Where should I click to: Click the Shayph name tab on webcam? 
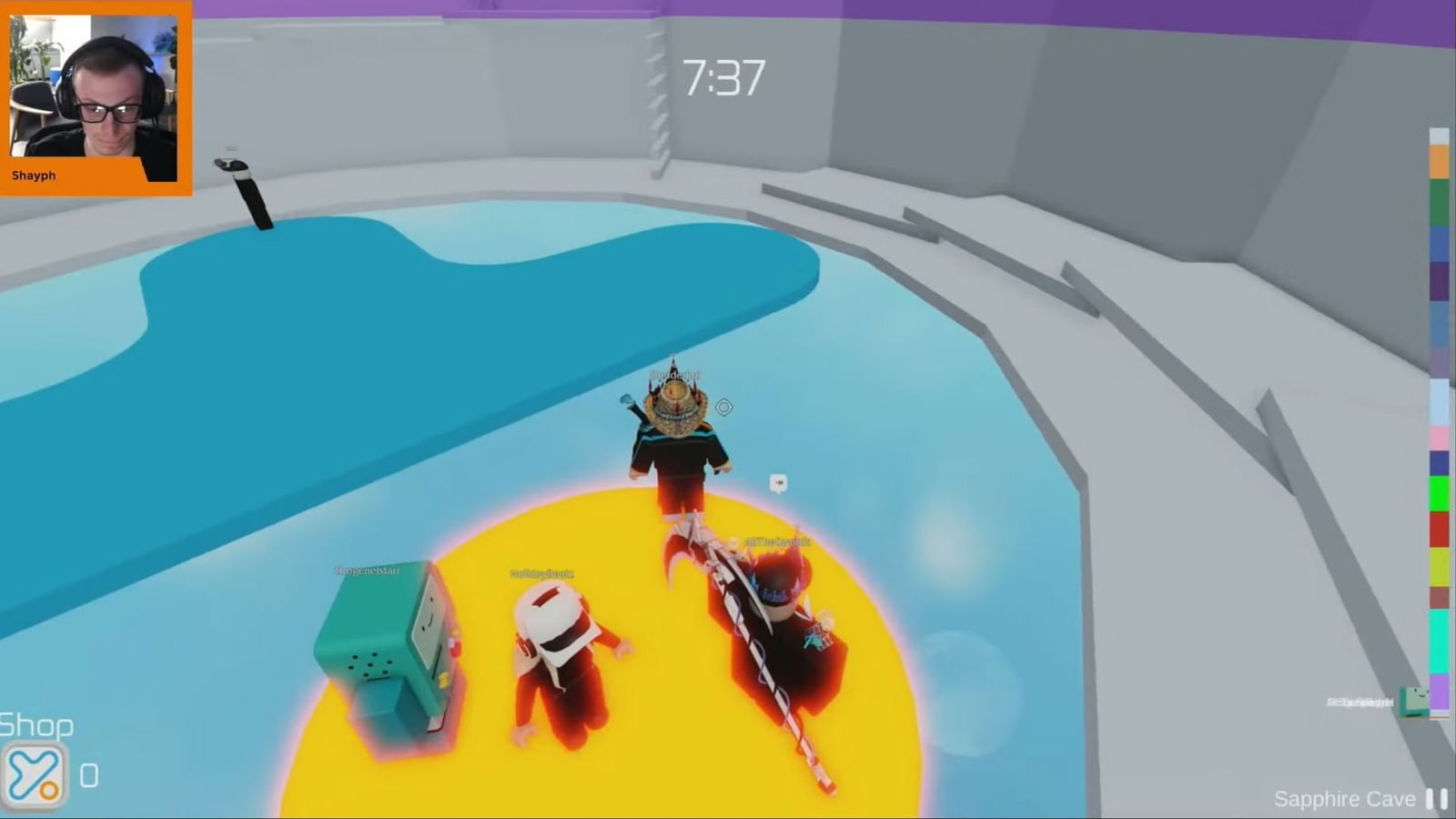pos(34,175)
